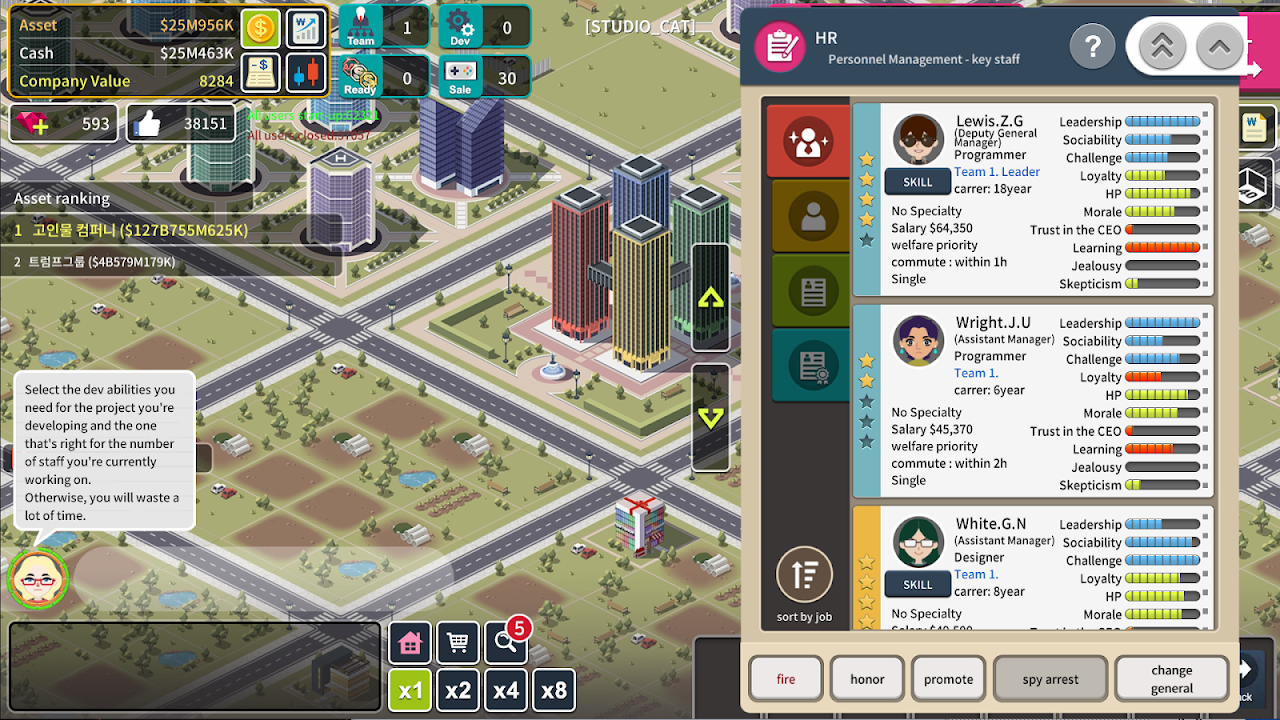The width and height of the screenshot is (1280, 720).
Task: Click the spy arrest button
Action: (1050, 679)
